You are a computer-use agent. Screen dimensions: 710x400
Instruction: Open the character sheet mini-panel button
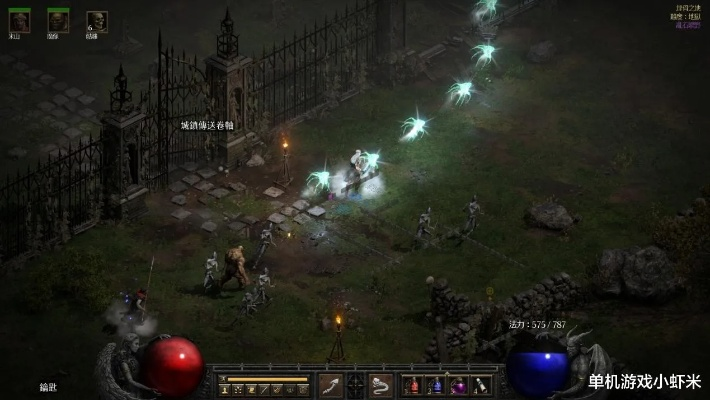coord(225,389)
